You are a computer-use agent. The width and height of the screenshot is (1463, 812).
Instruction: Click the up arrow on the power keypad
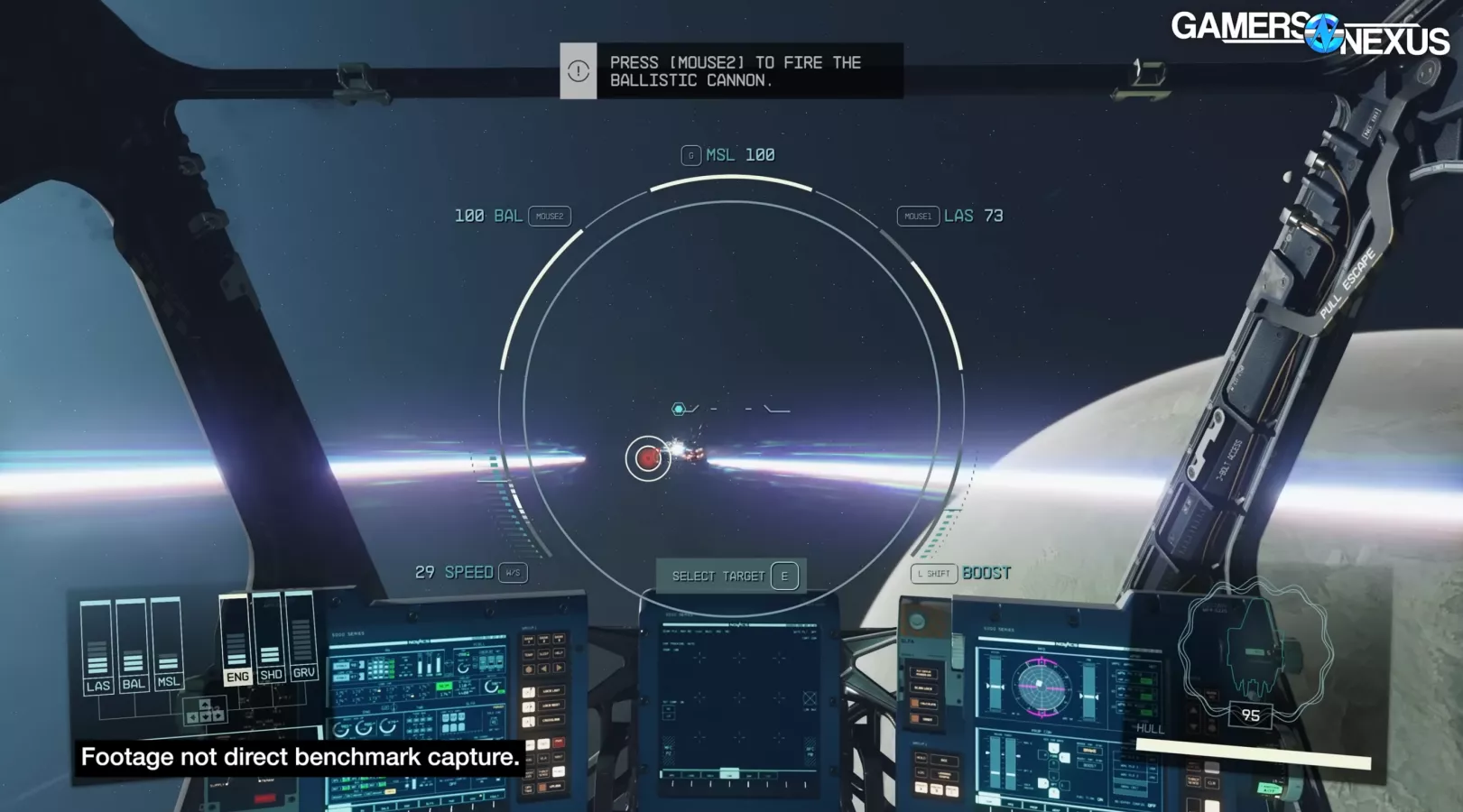pos(205,705)
